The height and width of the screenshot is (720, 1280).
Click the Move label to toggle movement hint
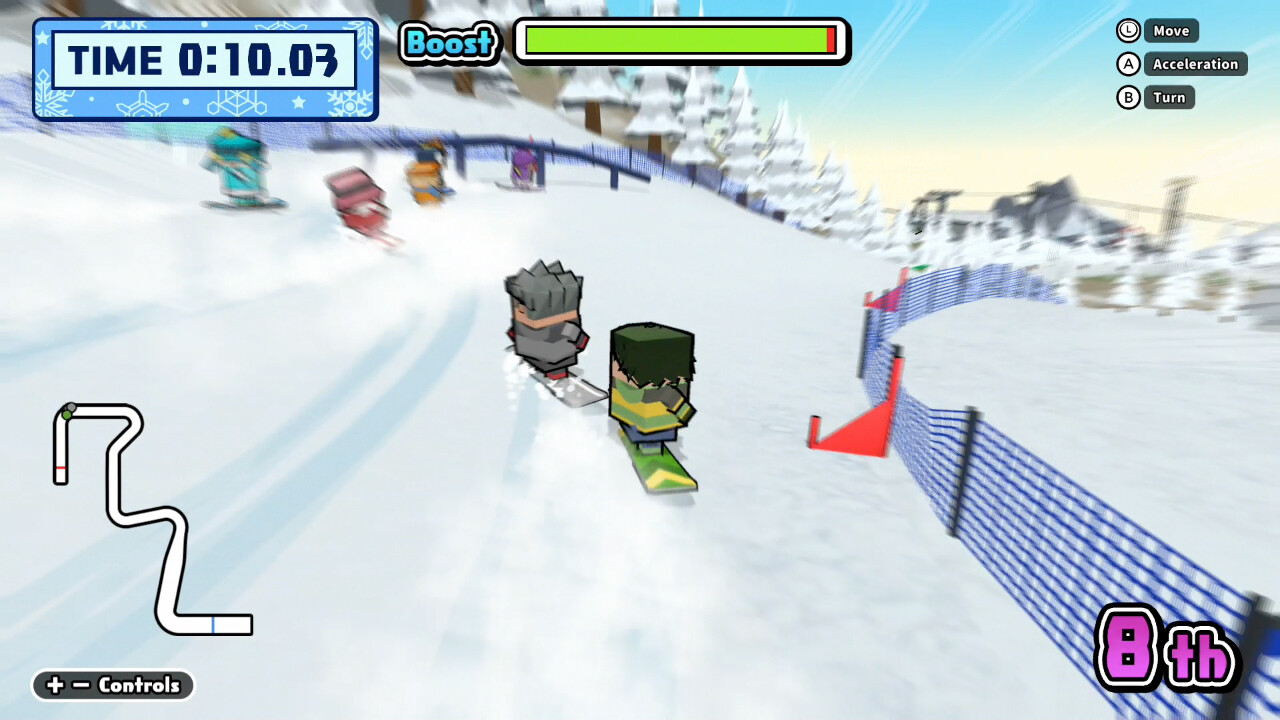(x=1170, y=31)
